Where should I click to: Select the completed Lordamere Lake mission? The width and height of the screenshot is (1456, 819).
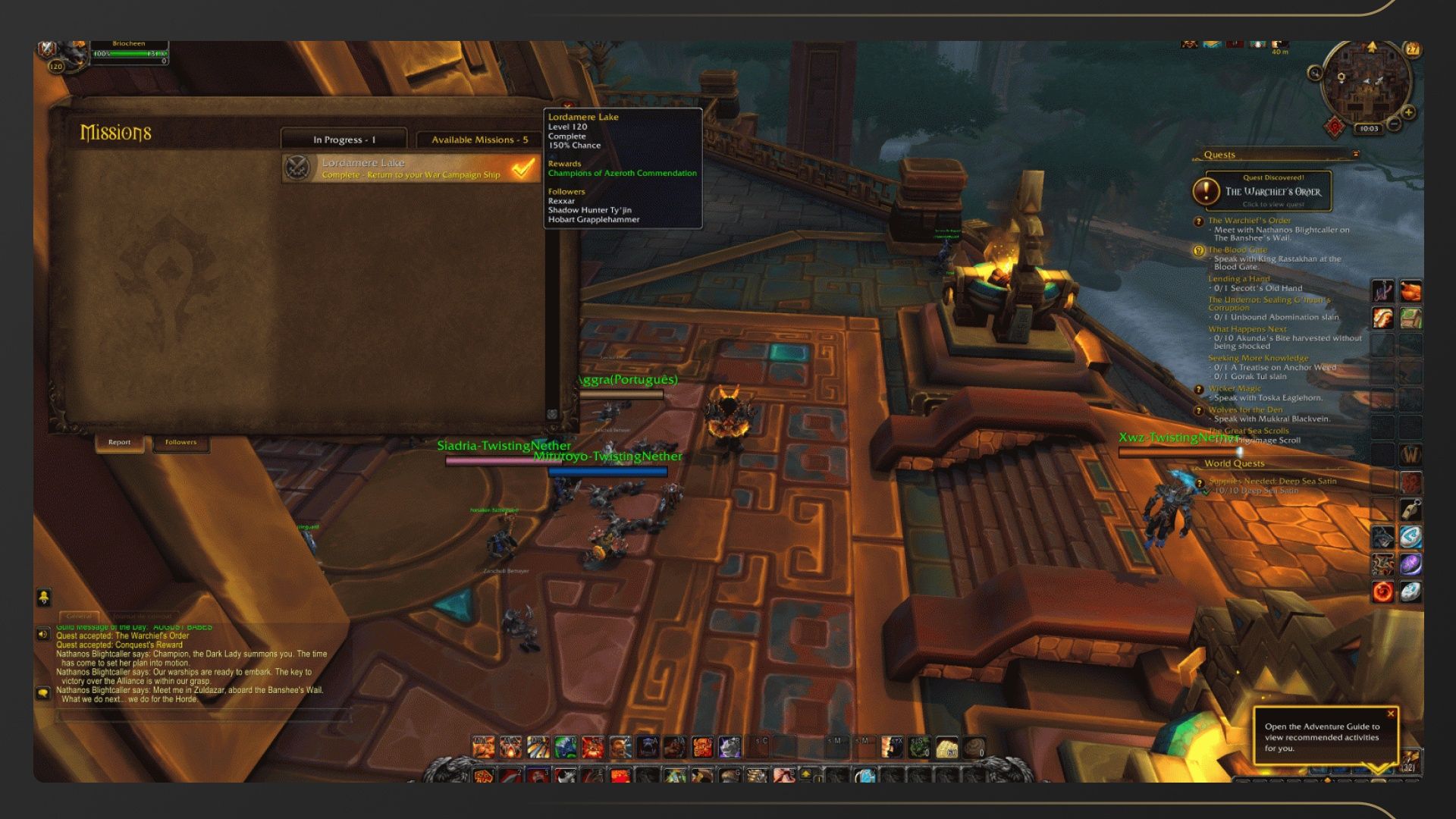(411, 168)
